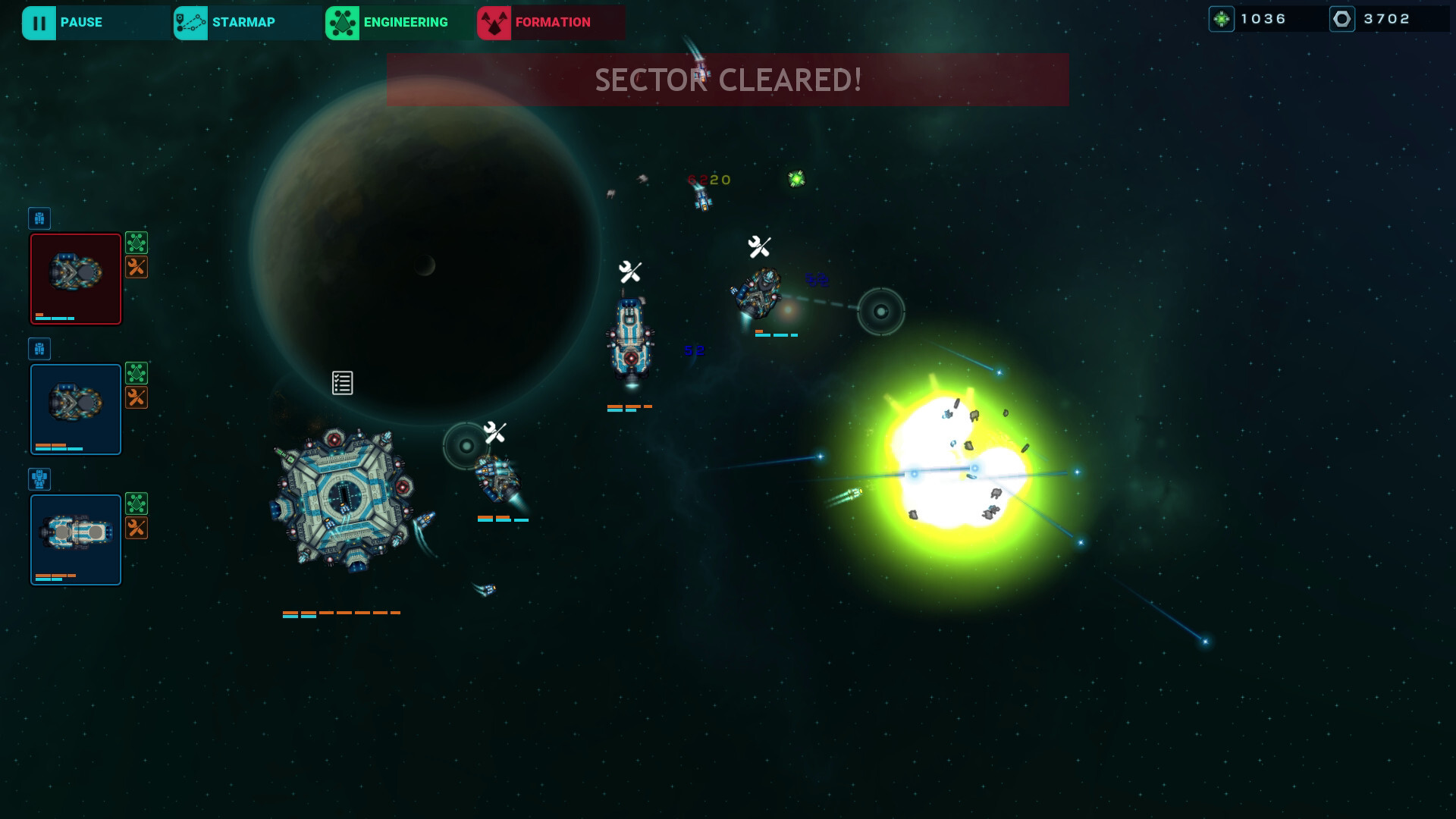Click the green upgrade icon beside the middle ship portrait
This screenshot has height=819, width=1456.
[x=136, y=373]
